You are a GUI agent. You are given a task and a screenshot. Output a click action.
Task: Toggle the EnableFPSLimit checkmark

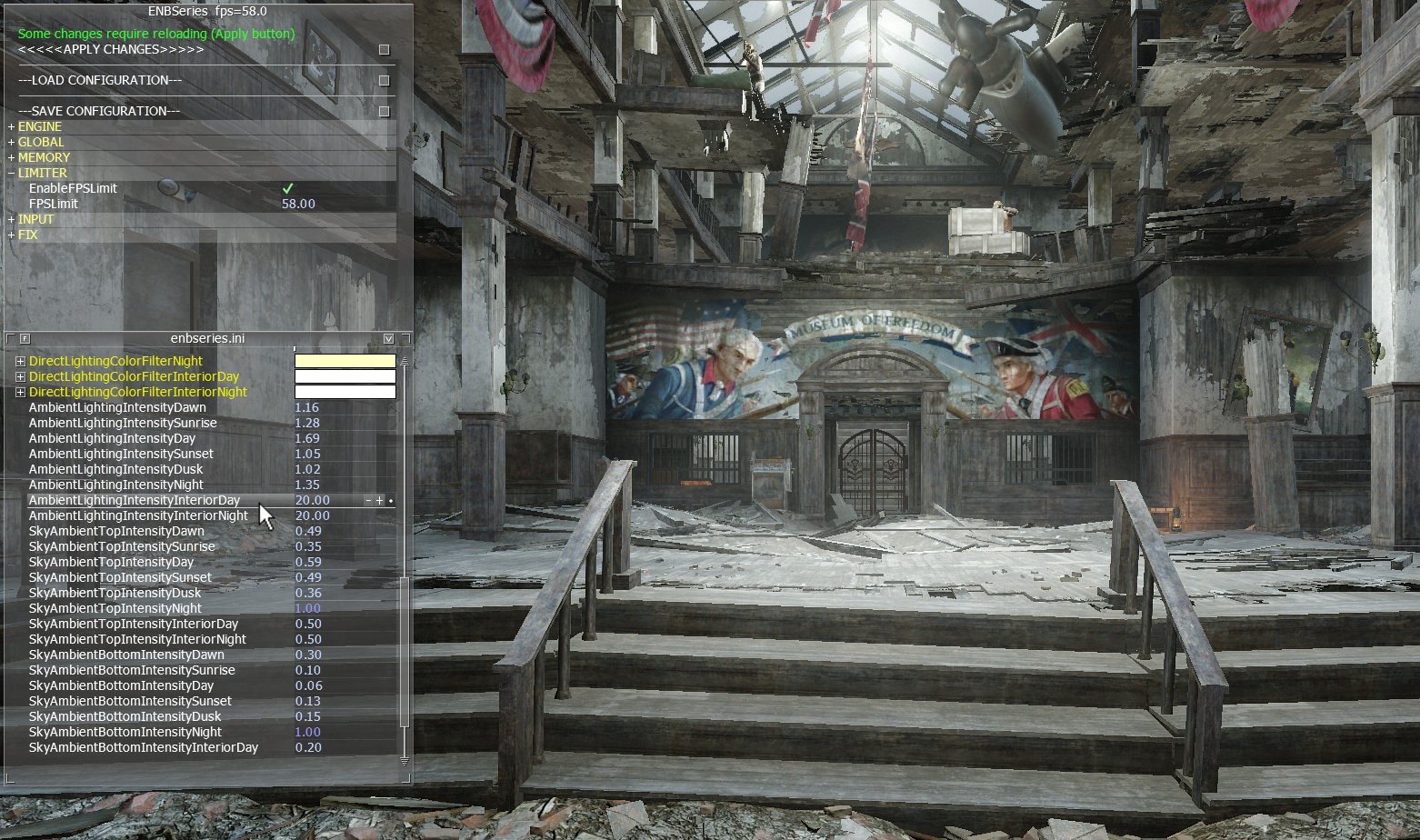tap(288, 188)
